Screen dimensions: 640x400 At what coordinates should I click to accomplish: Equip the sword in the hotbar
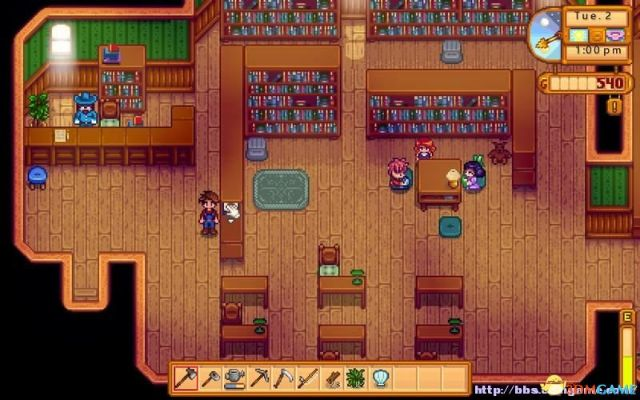[306, 378]
